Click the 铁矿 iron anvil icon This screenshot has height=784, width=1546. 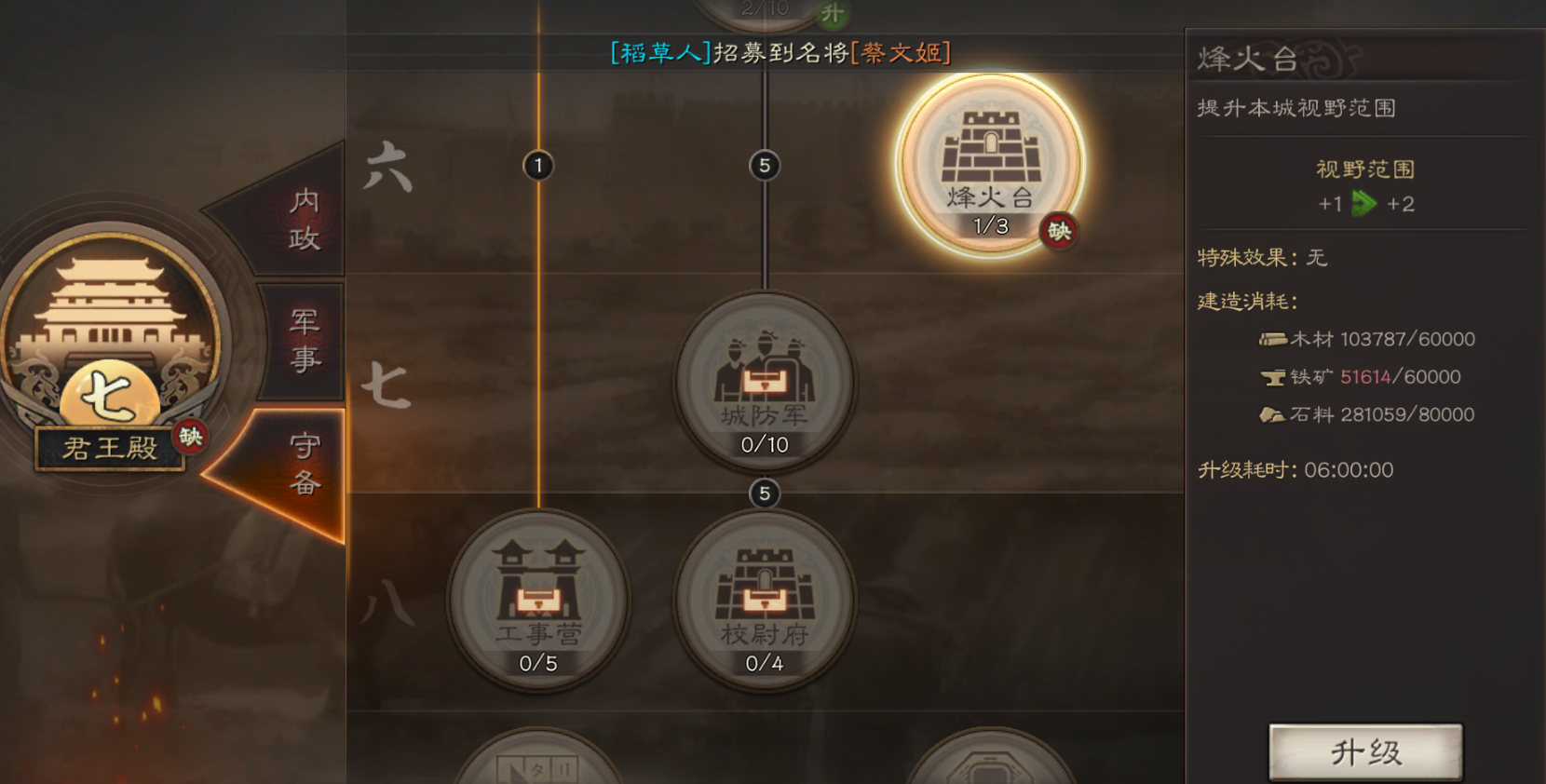(1274, 377)
